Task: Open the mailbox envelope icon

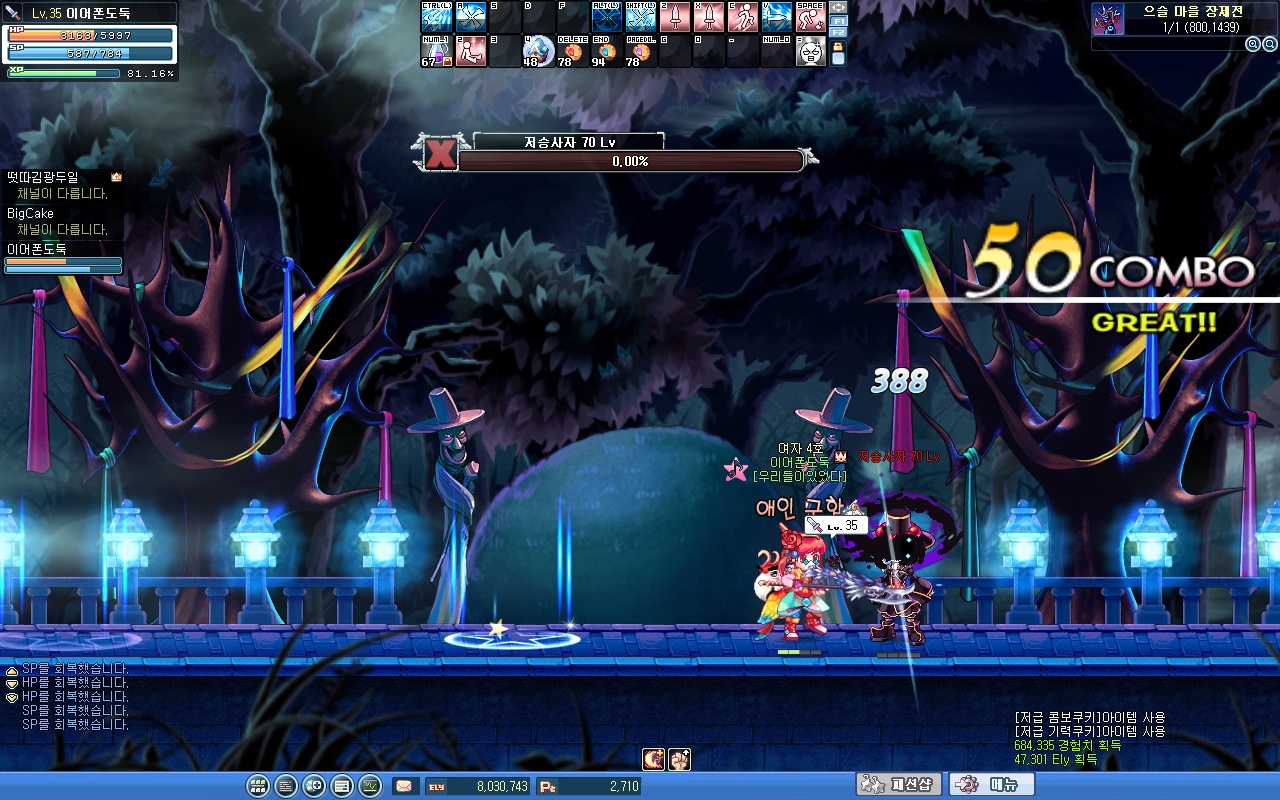Action: click(x=405, y=786)
